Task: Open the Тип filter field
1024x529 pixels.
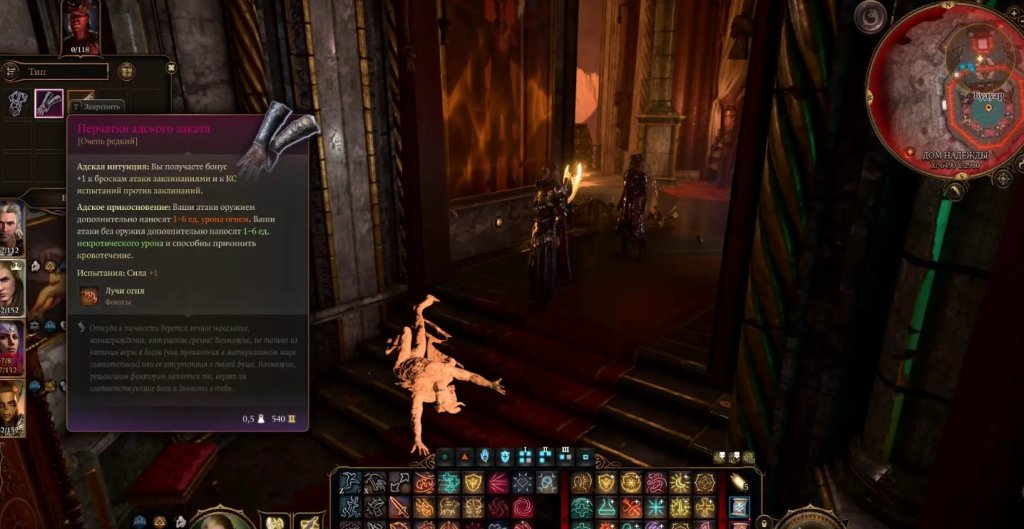Action: click(x=58, y=71)
